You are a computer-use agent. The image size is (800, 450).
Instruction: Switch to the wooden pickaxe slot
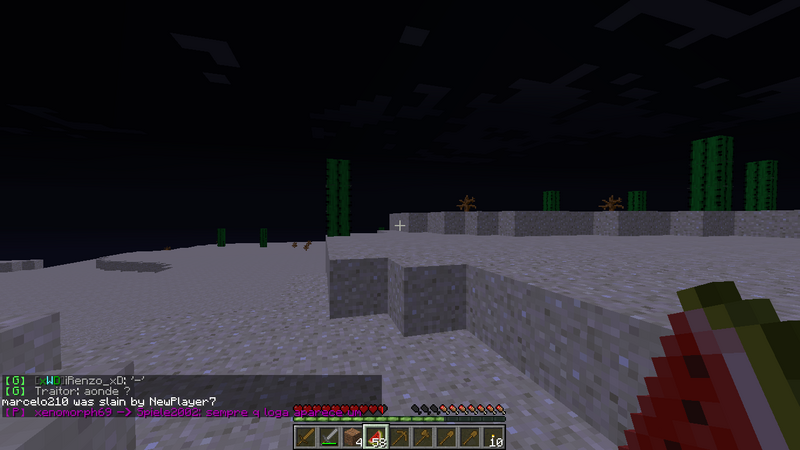(x=400, y=436)
